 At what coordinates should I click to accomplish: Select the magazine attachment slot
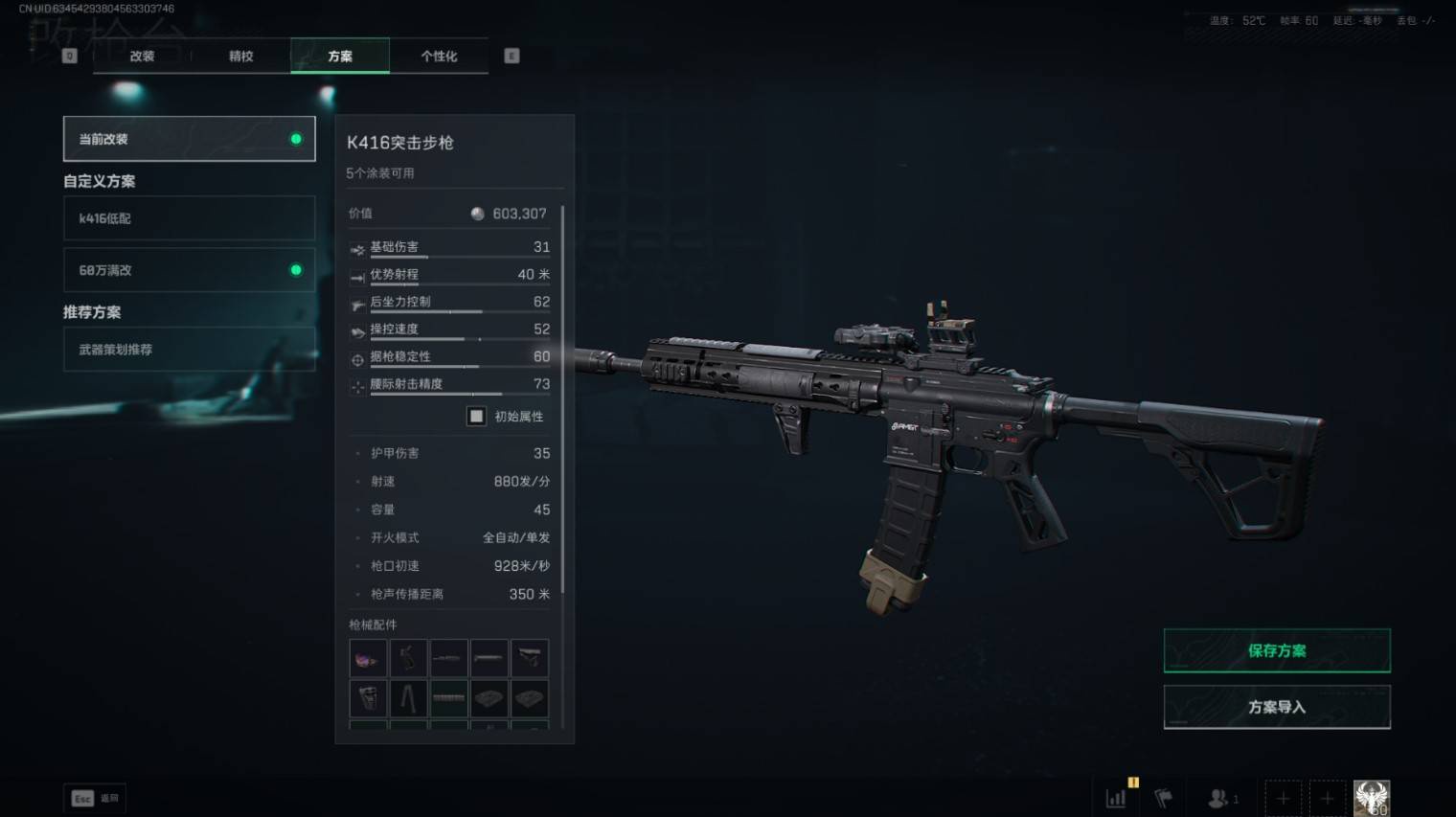368,698
